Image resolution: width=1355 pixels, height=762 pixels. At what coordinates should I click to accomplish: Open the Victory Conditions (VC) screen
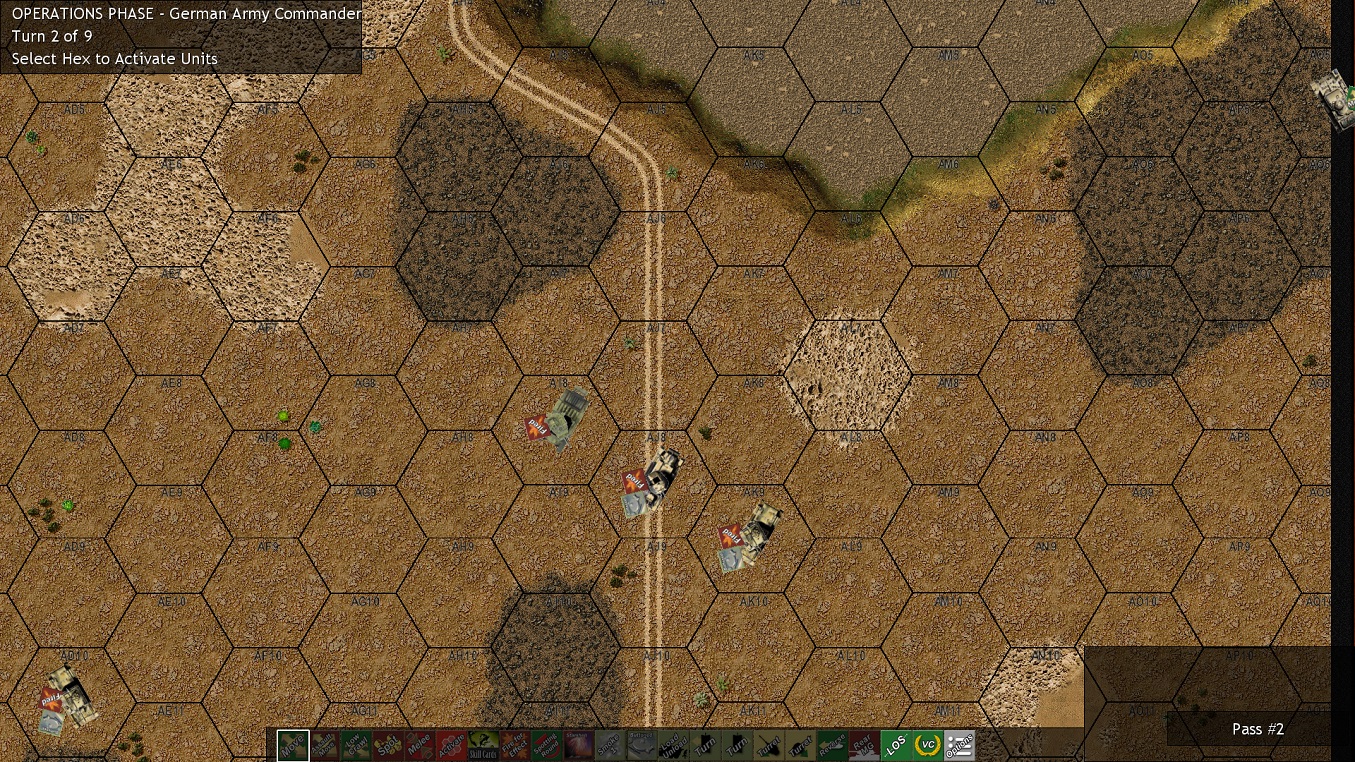pos(927,745)
